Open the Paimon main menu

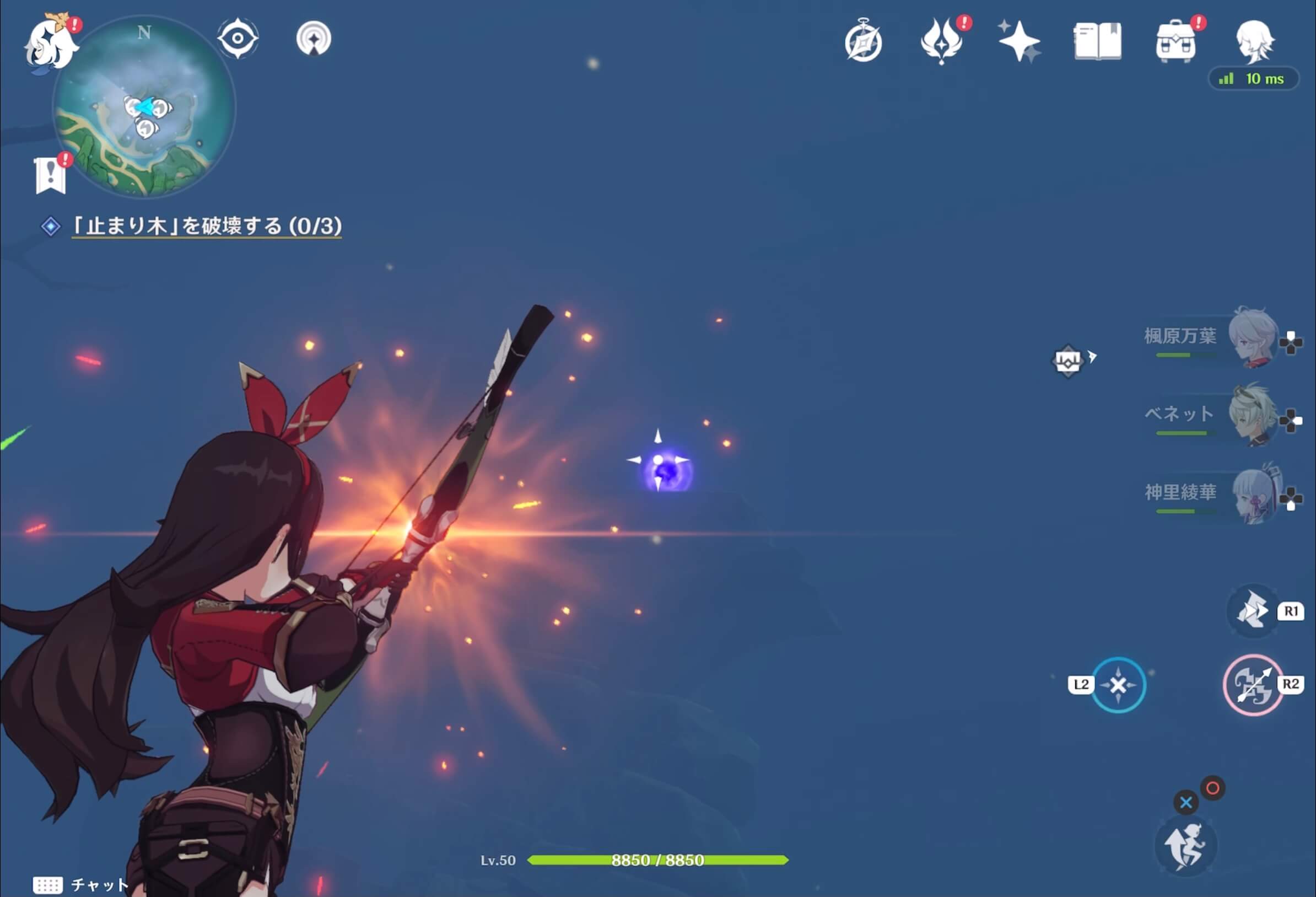coord(51,42)
